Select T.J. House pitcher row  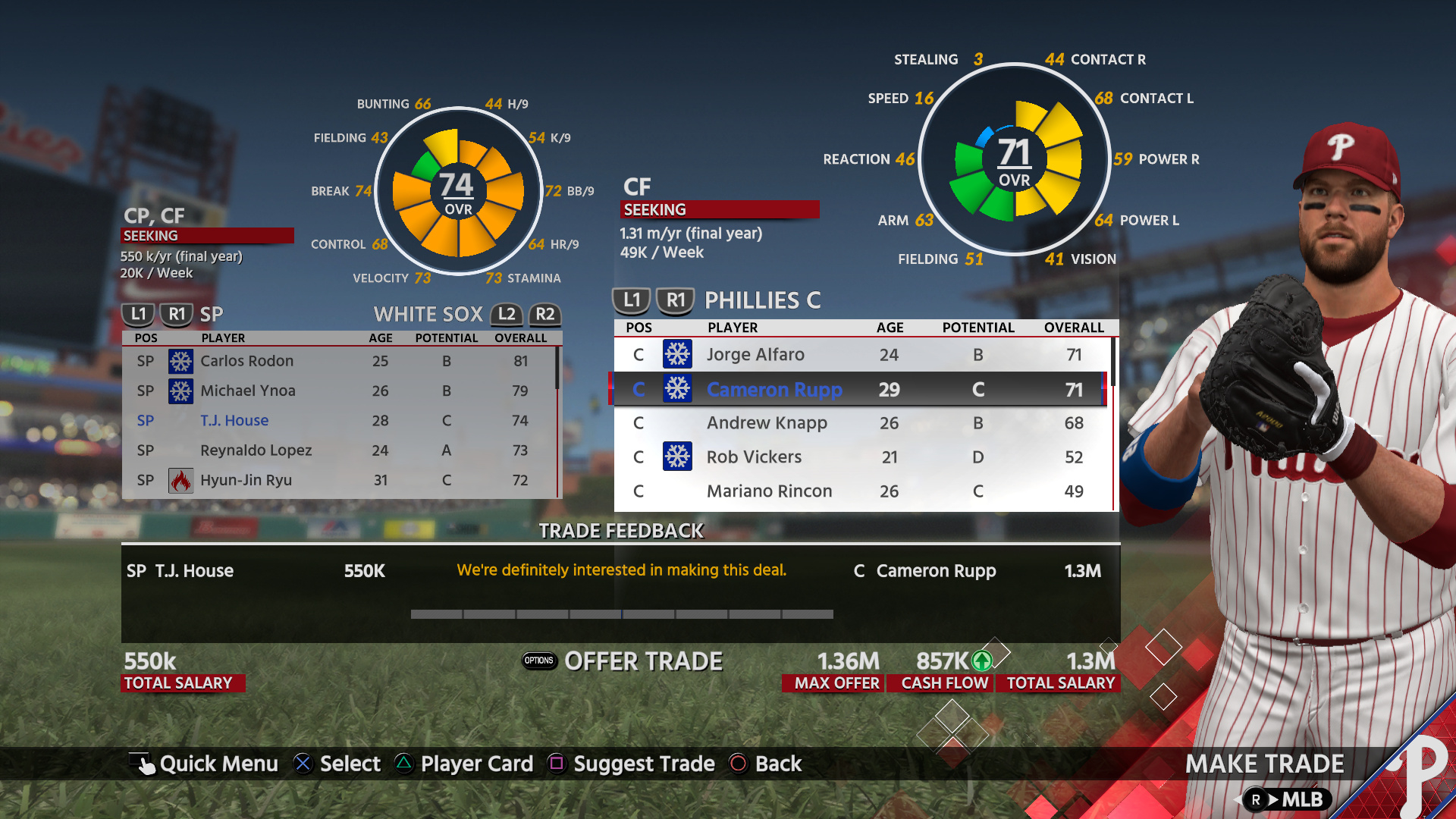click(234, 420)
